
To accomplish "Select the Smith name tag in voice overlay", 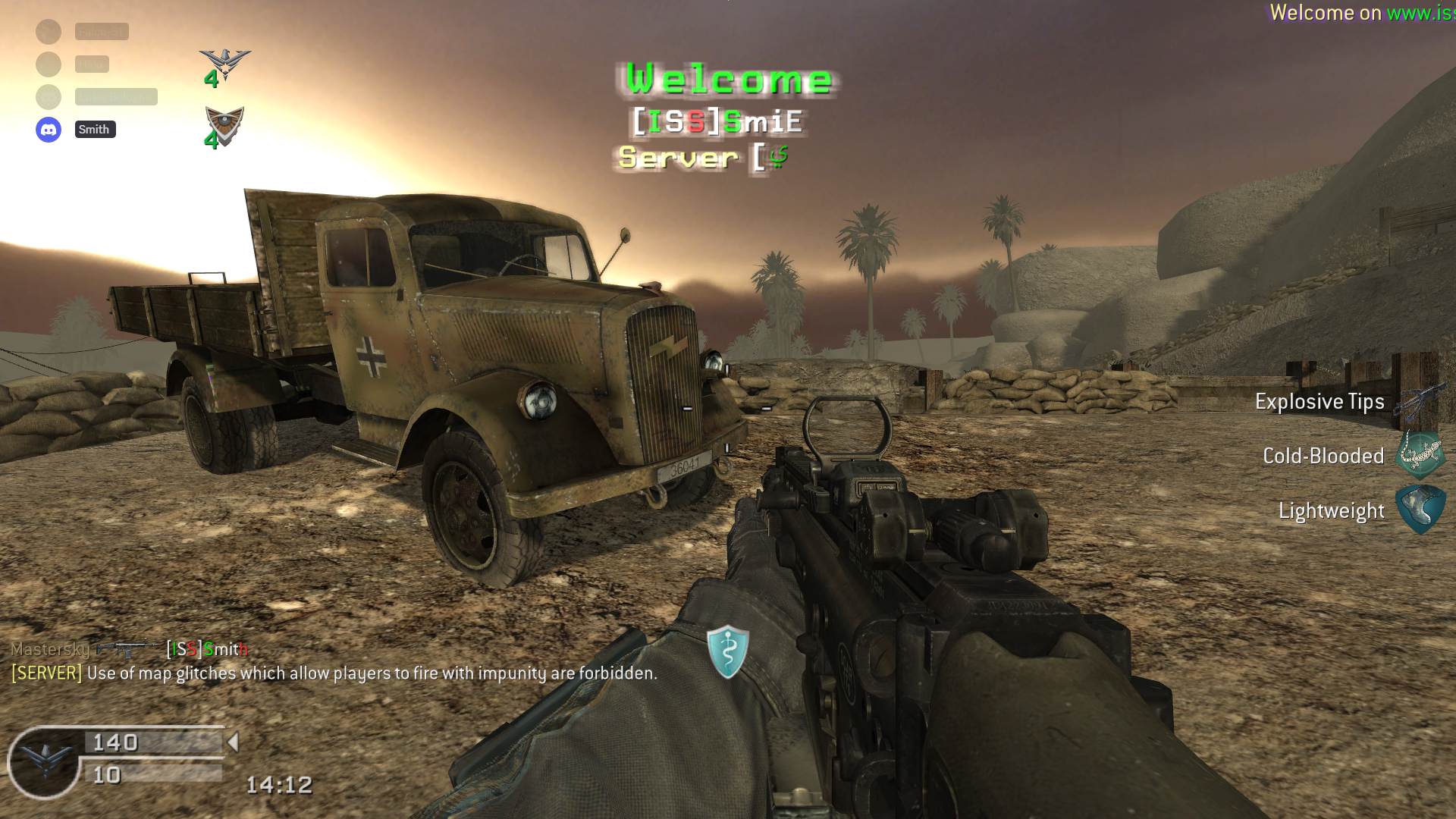I will click(95, 130).
